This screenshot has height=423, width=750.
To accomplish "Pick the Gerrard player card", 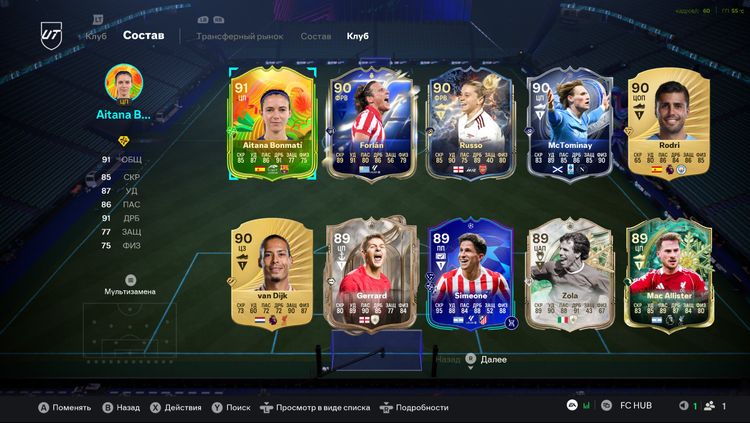I will point(371,274).
